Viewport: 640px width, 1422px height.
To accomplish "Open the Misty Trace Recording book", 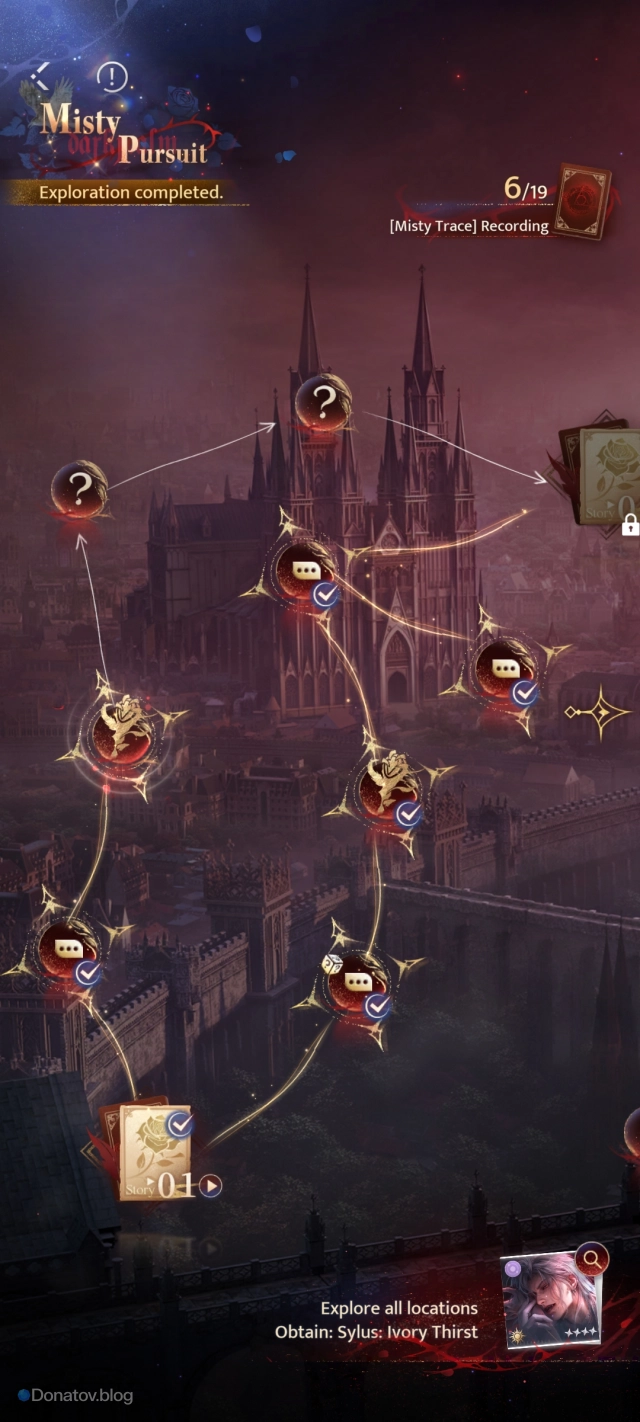I will 583,201.
